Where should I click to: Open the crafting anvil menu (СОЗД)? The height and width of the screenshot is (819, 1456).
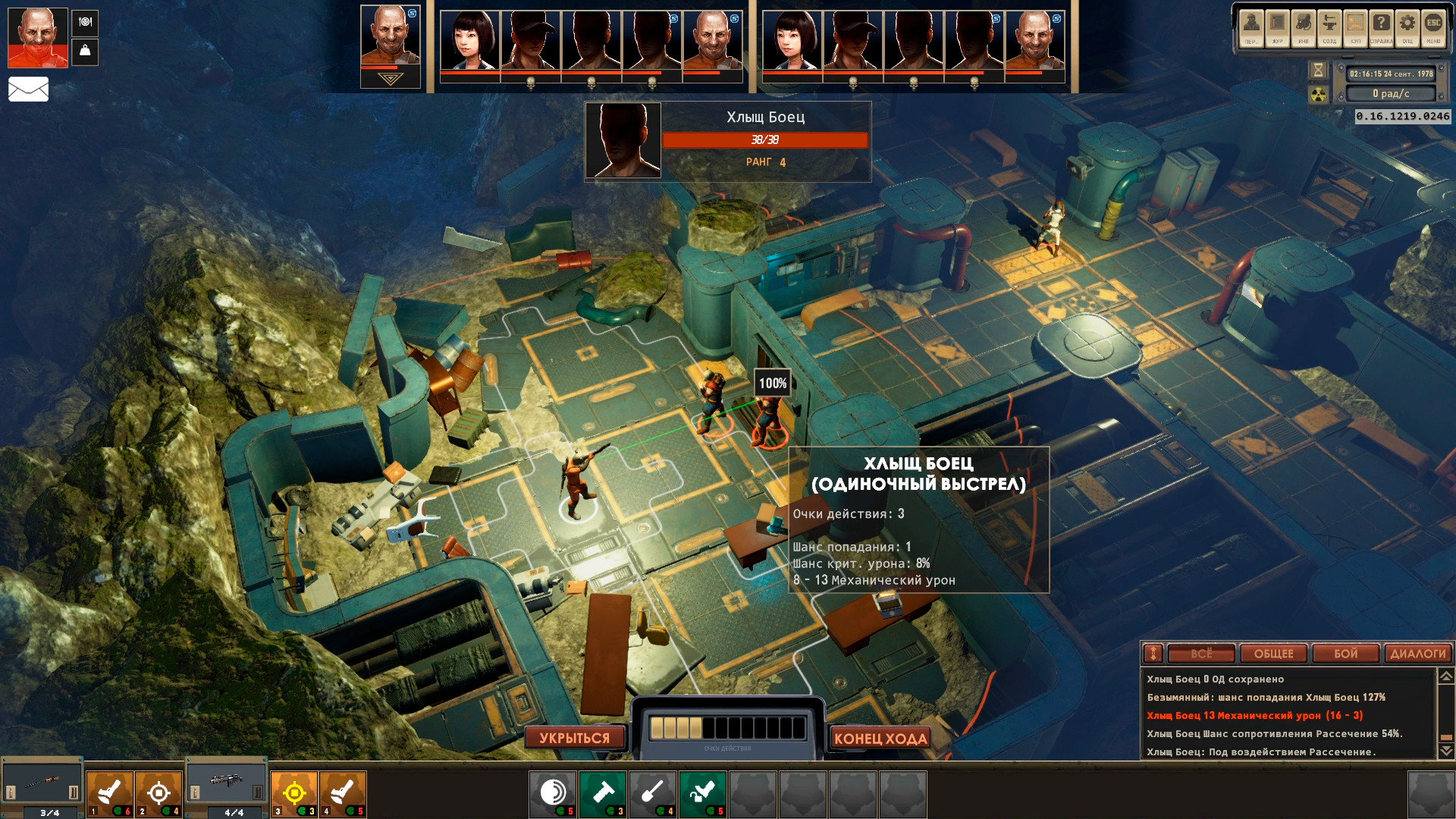(x=1329, y=27)
